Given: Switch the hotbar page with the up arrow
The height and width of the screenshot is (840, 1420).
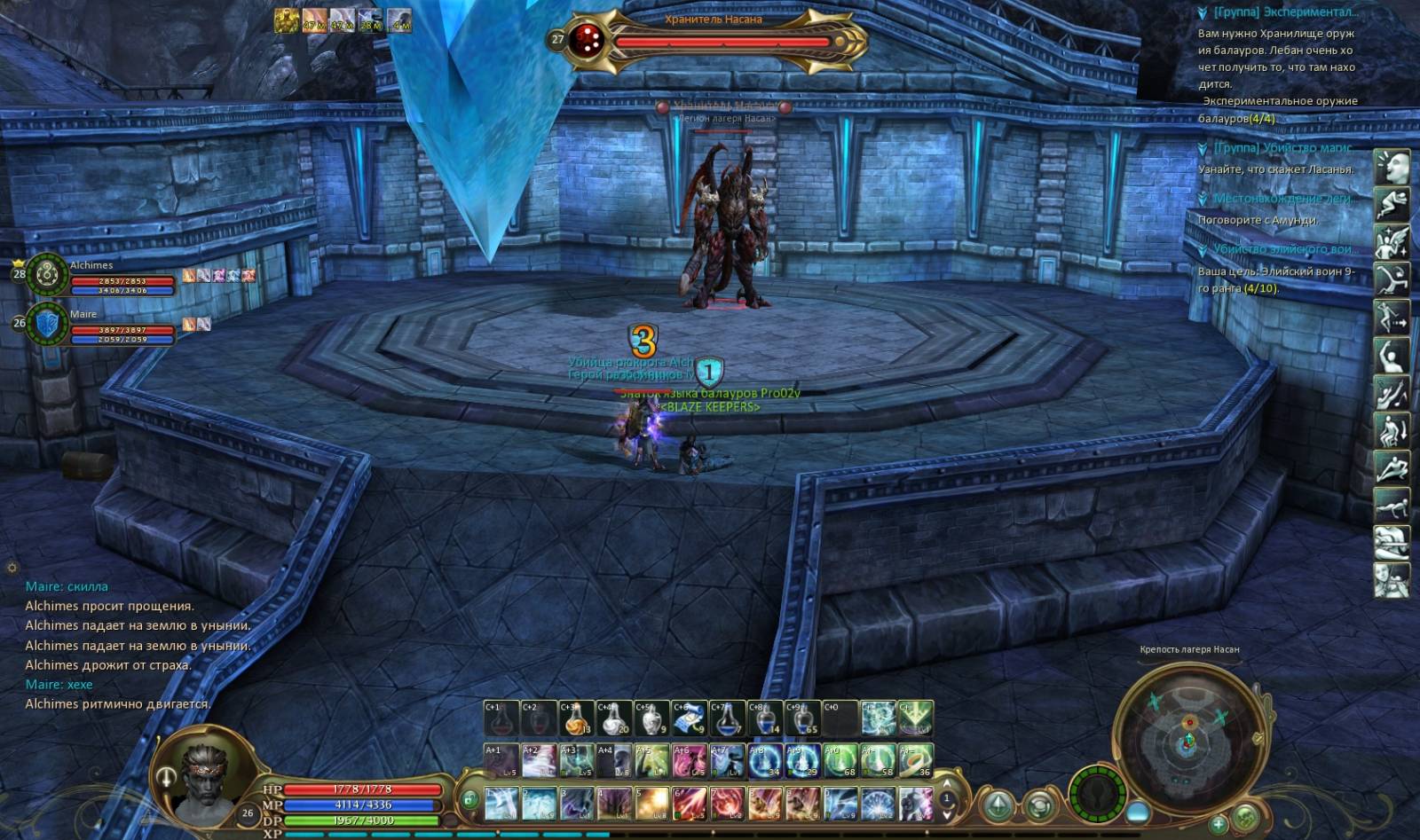Looking at the screenshot, I should 946,785.
